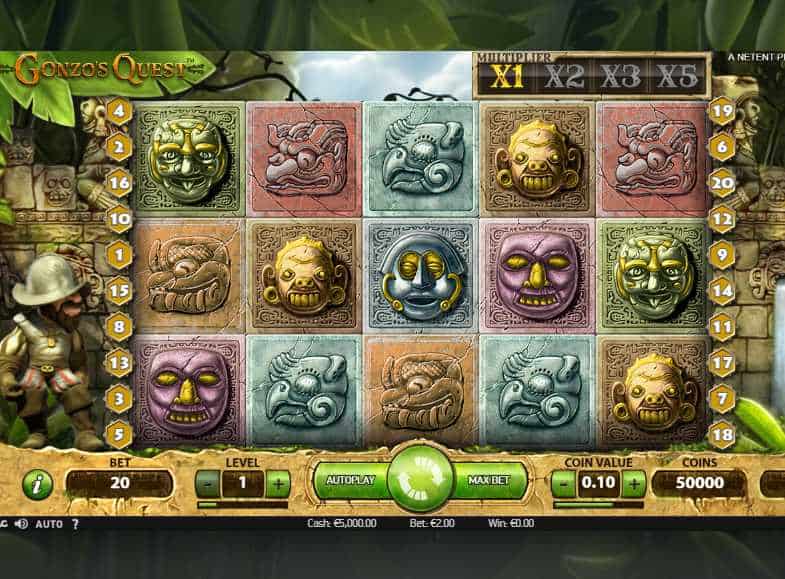This screenshot has height=579, width=785.
Task: Lower the coin value
Action: (x=564, y=484)
